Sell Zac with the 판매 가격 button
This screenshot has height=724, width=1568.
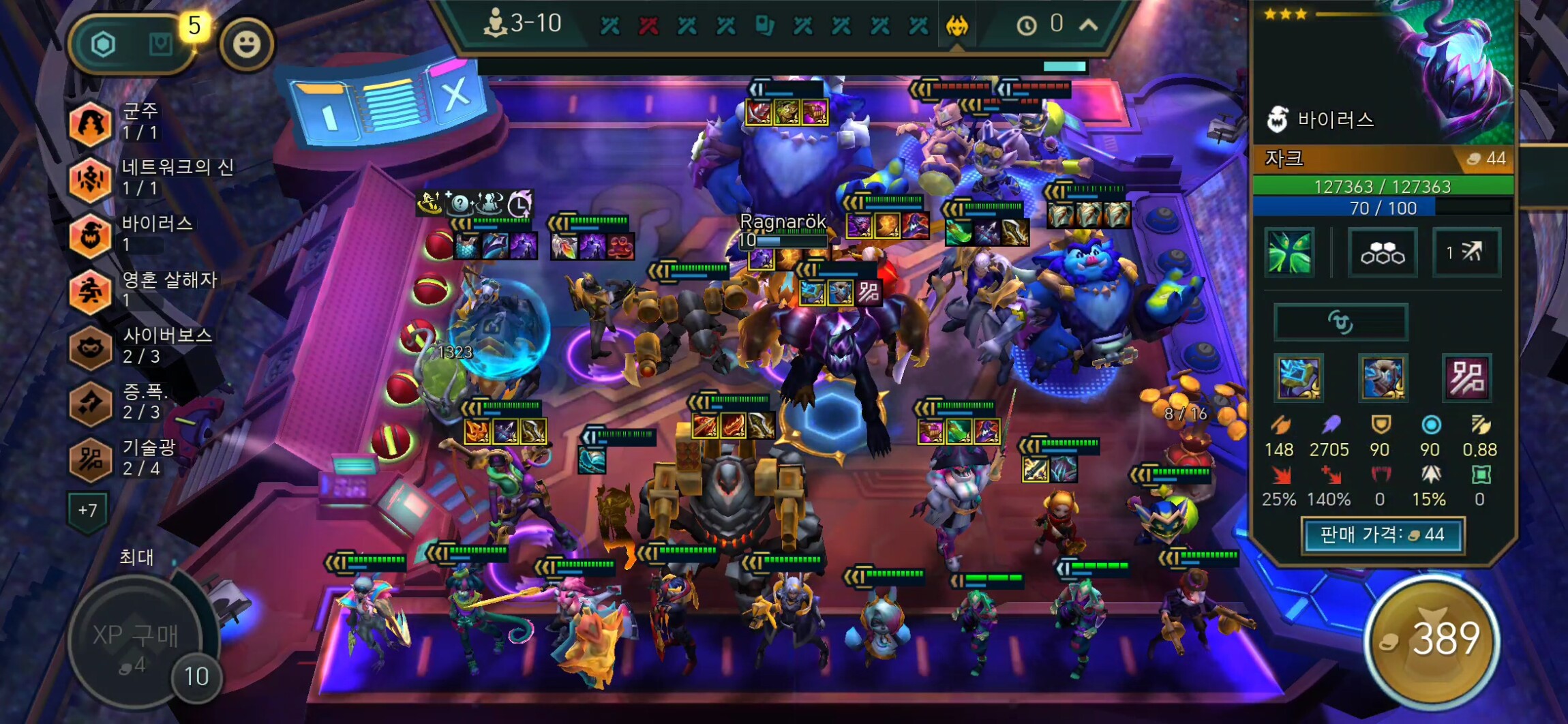[x=1383, y=535]
